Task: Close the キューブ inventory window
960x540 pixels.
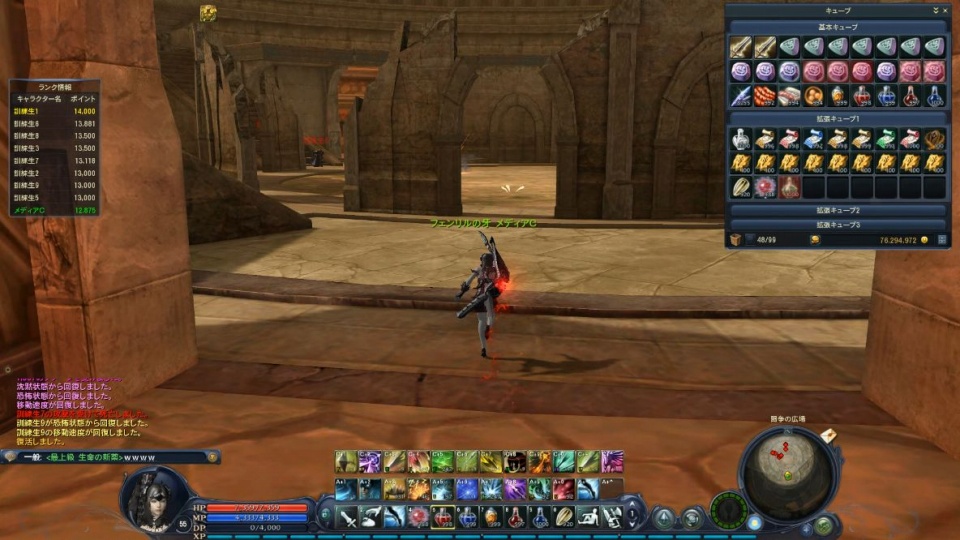Action: point(943,10)
